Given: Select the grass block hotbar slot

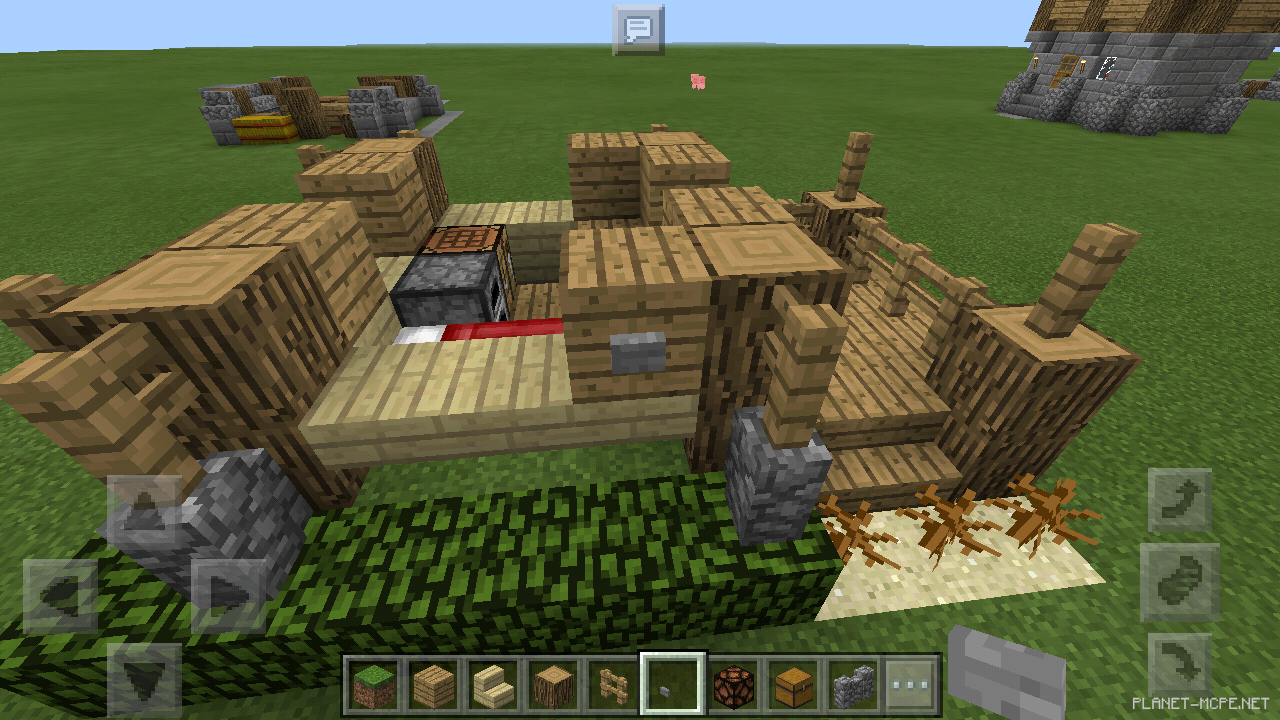Looking at the screenshot, I should point(371,686).
